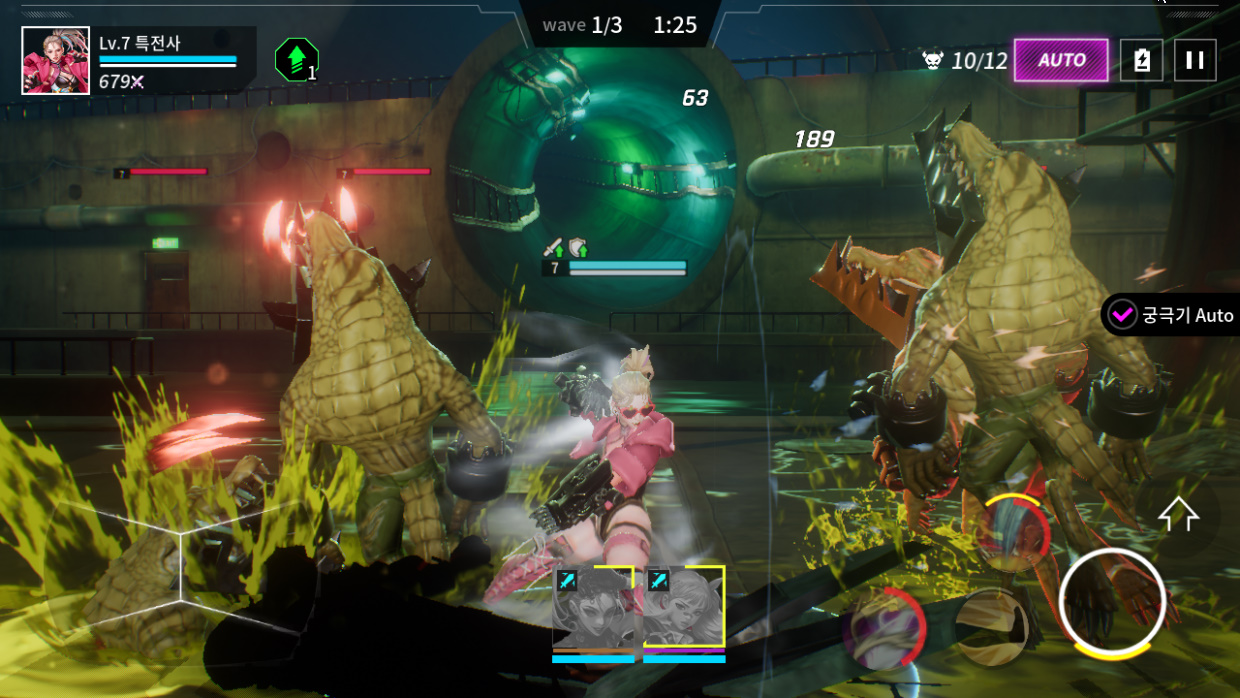Select the Lv.7 특전사 character portrait
The width and height of the screenshot is (1240, 698).
56,60
